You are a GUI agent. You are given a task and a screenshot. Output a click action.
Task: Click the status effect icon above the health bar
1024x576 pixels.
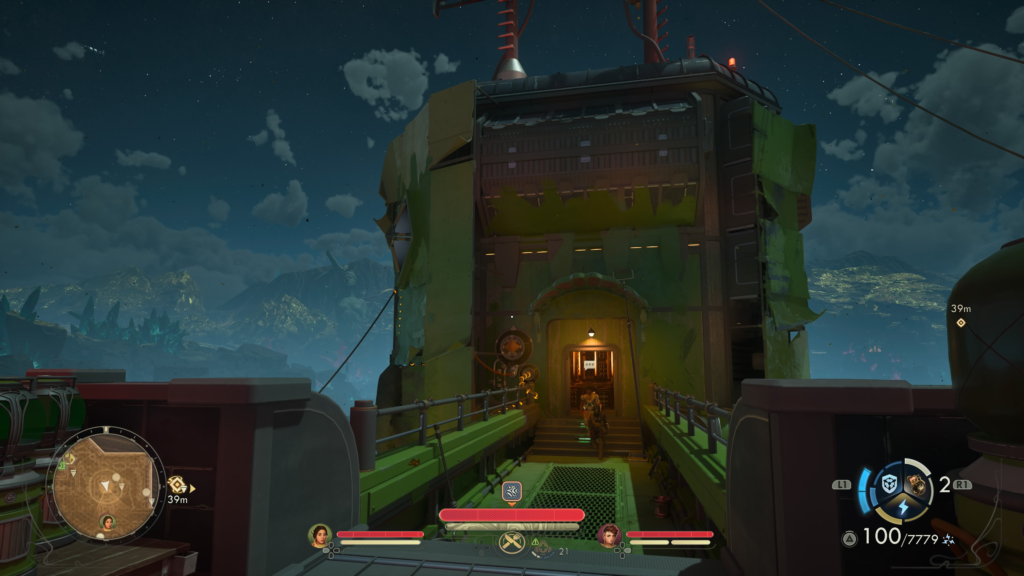pyautogui.click(x=511, y=491)
